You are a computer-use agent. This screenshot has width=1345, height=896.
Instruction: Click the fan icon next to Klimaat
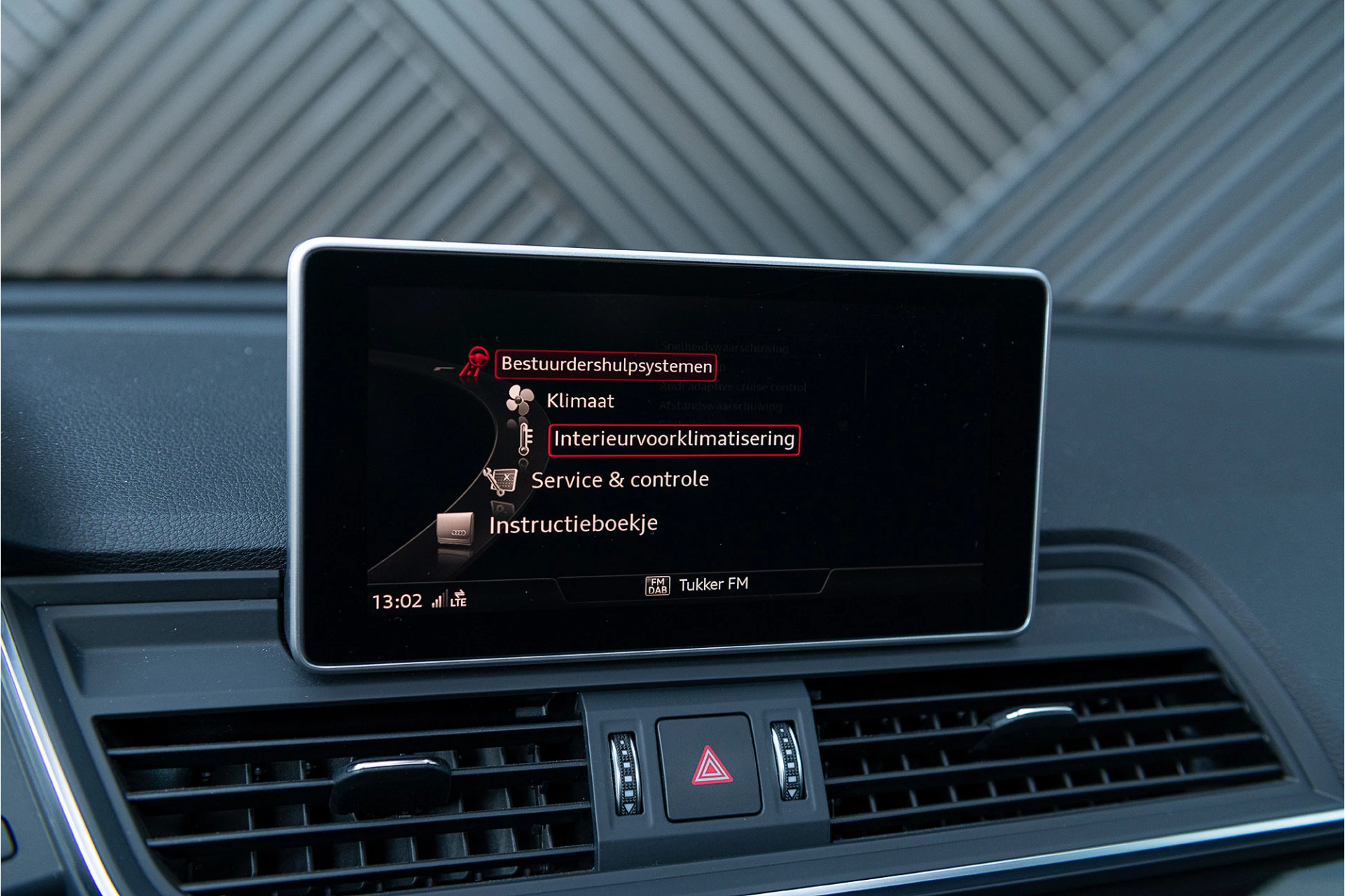click(x=518, y=400)
